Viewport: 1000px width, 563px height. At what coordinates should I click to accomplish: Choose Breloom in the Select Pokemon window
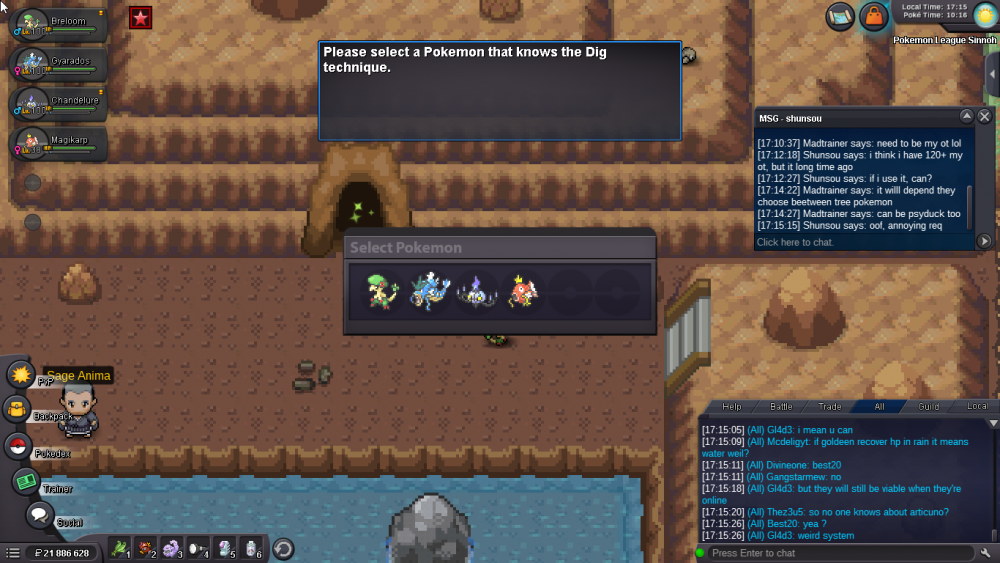click(383, 291)
